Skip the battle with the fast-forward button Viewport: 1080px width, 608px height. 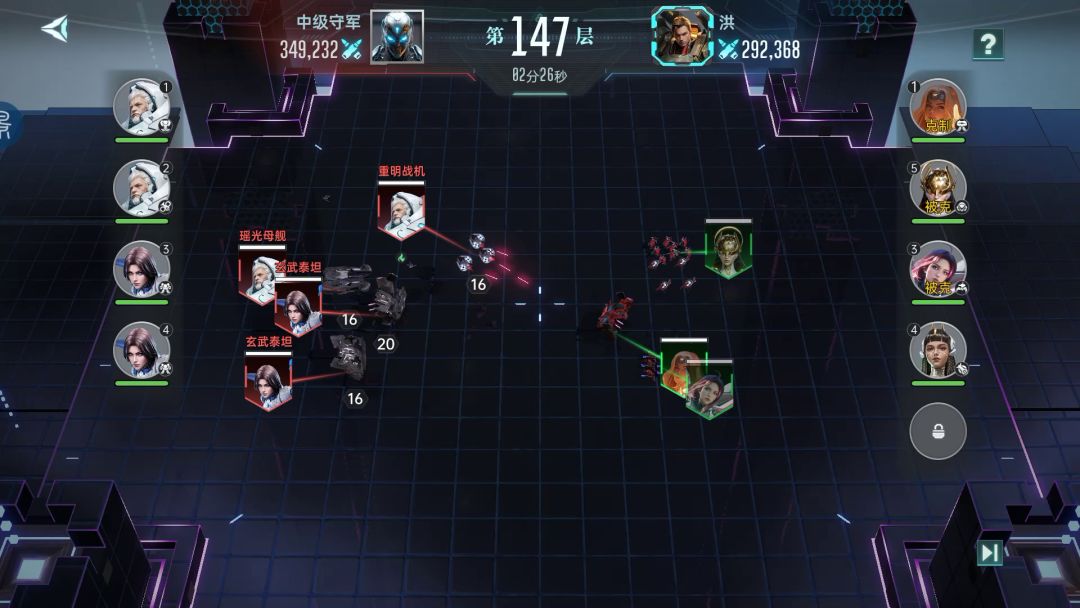click(989, 553)
